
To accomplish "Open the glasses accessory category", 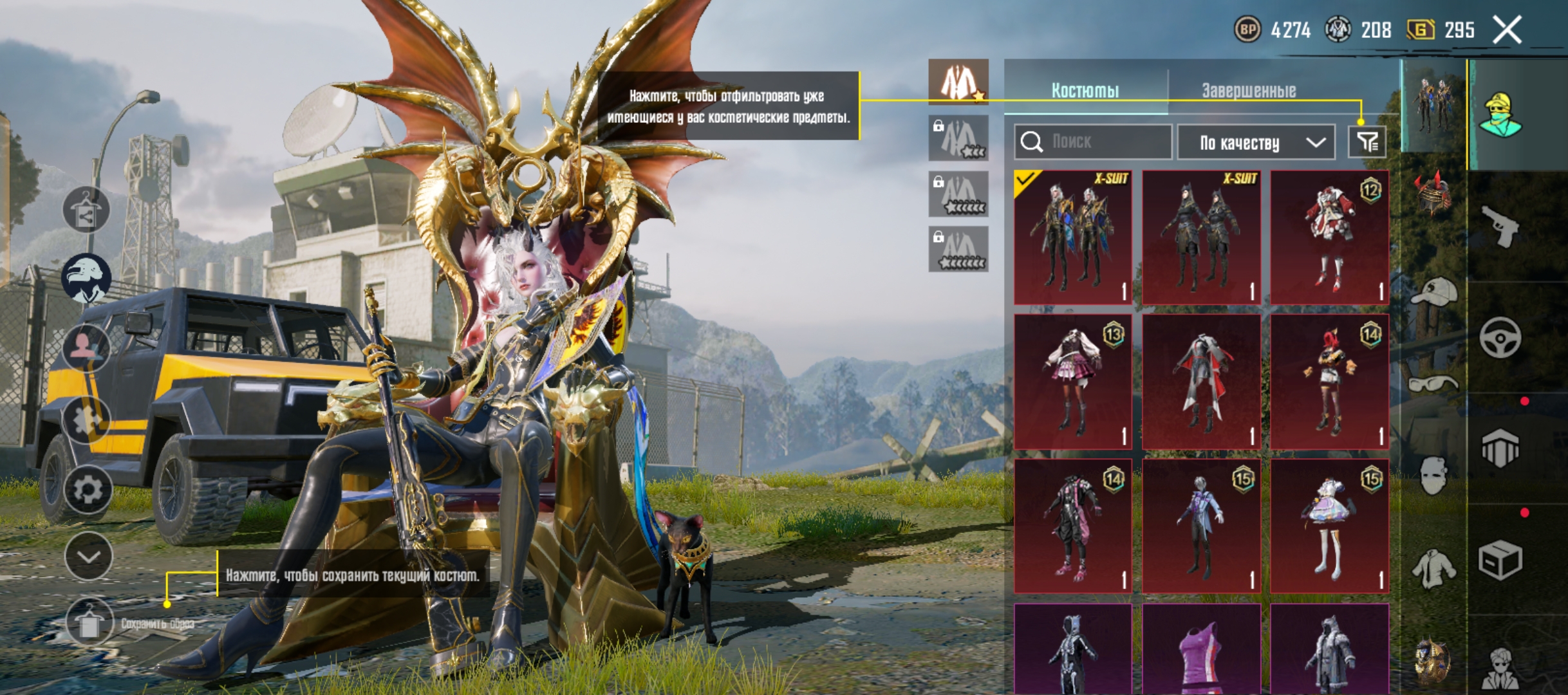I will pyautogui.click(x=1433, y=385).
